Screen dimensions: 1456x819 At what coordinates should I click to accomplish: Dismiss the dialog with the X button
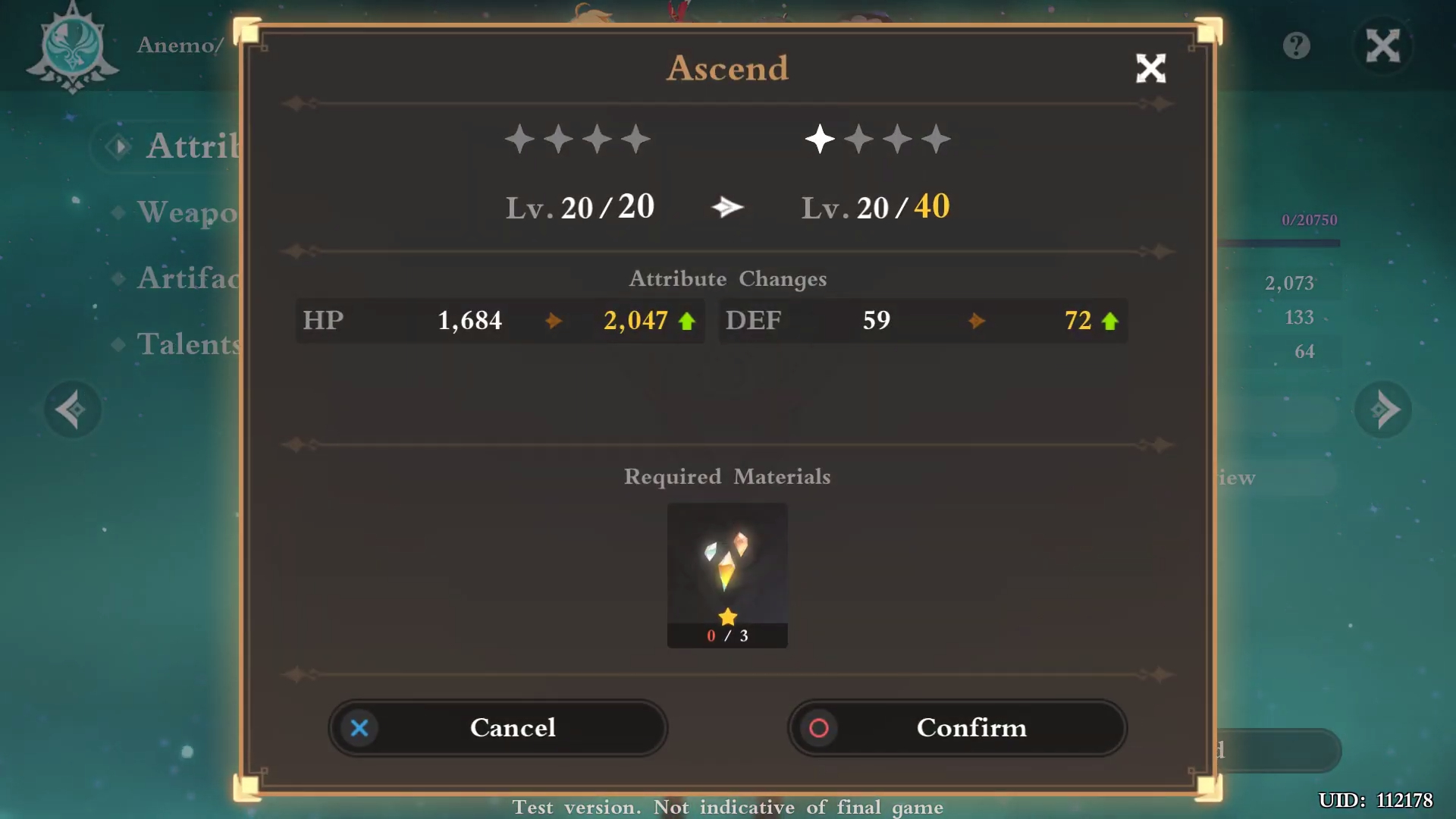[x=1150, y=68]
